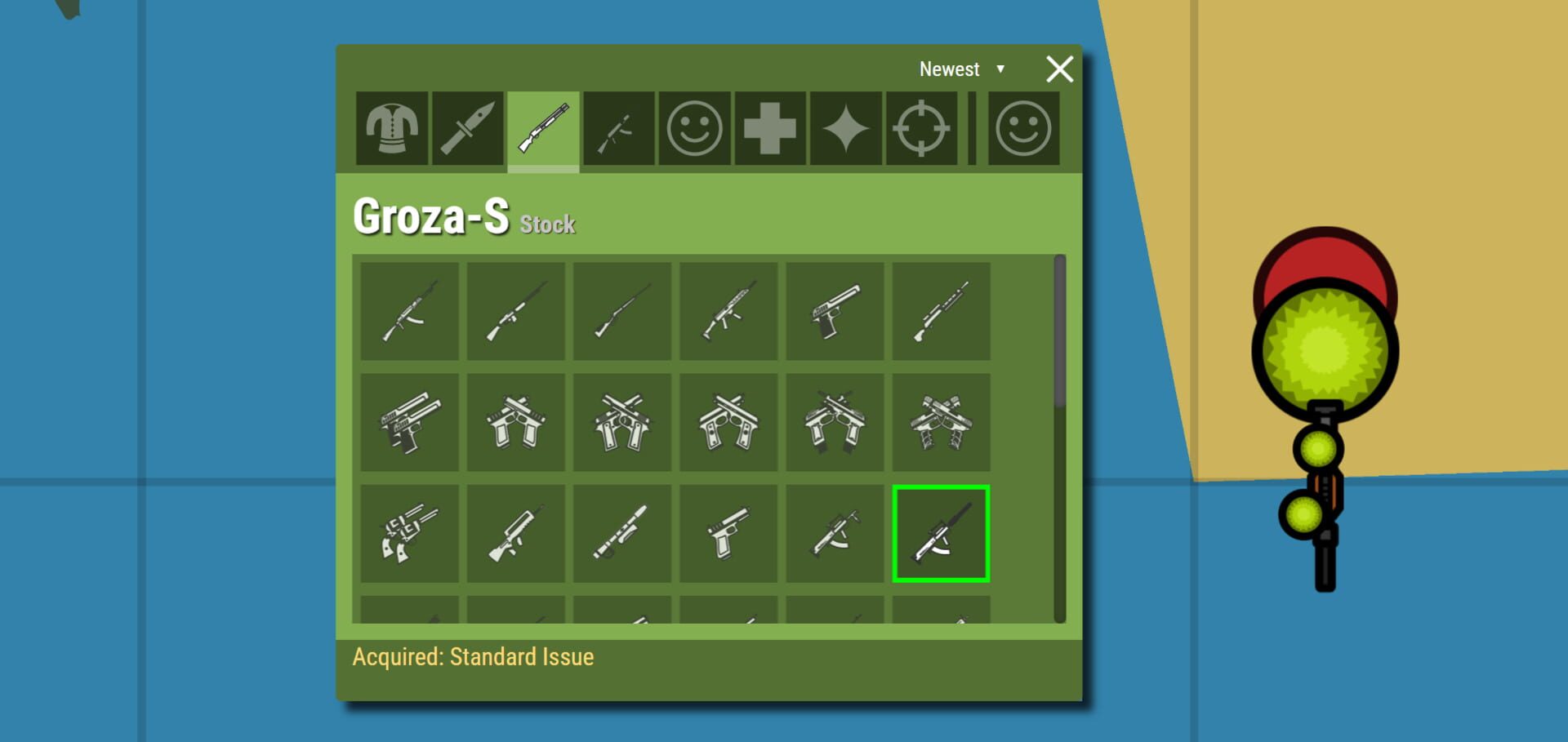
Task: Open the secondary gun category with the rifle icon
Action: click(x=617, y=128)
